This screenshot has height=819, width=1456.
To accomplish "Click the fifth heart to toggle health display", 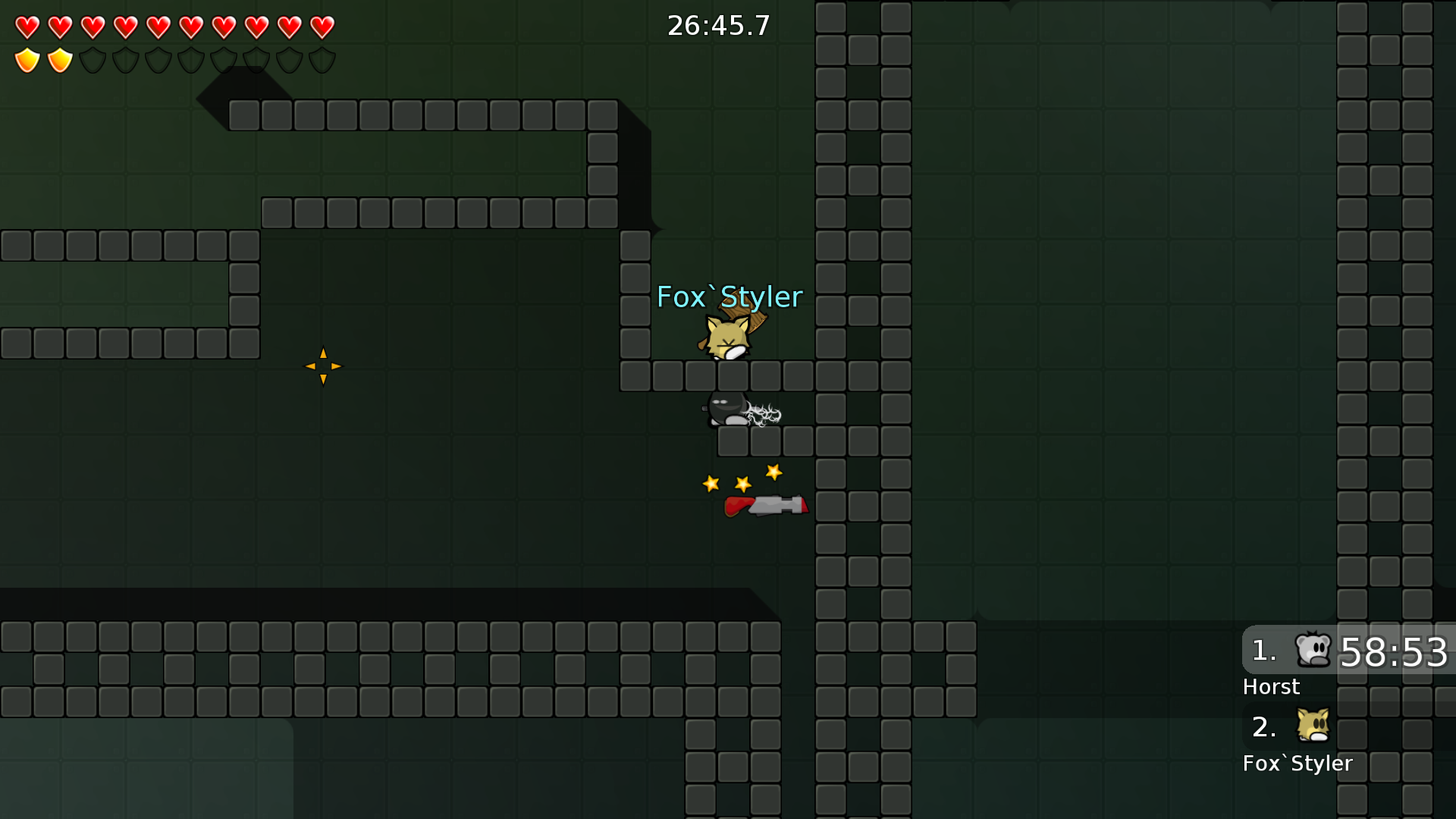I will coord(158,27).
